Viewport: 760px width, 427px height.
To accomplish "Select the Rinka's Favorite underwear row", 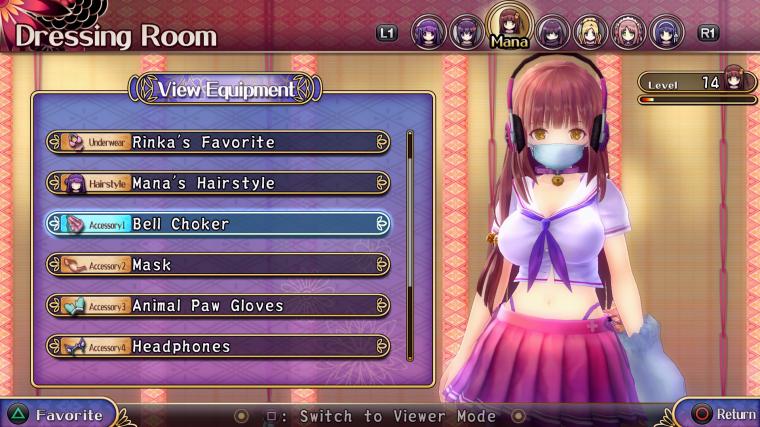I will click(x=218, y=142).
